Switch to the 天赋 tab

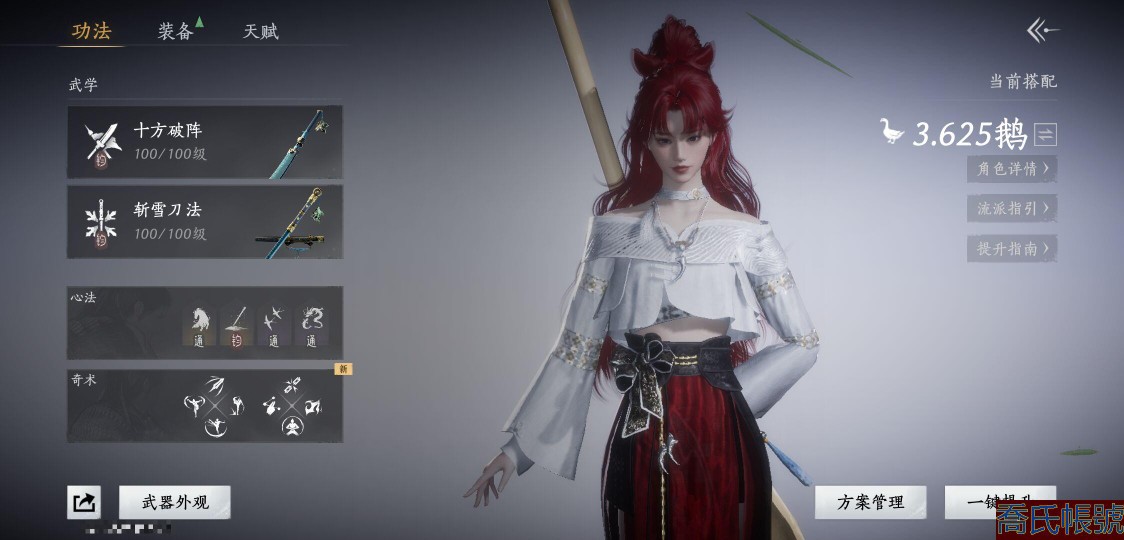[261, 31]
